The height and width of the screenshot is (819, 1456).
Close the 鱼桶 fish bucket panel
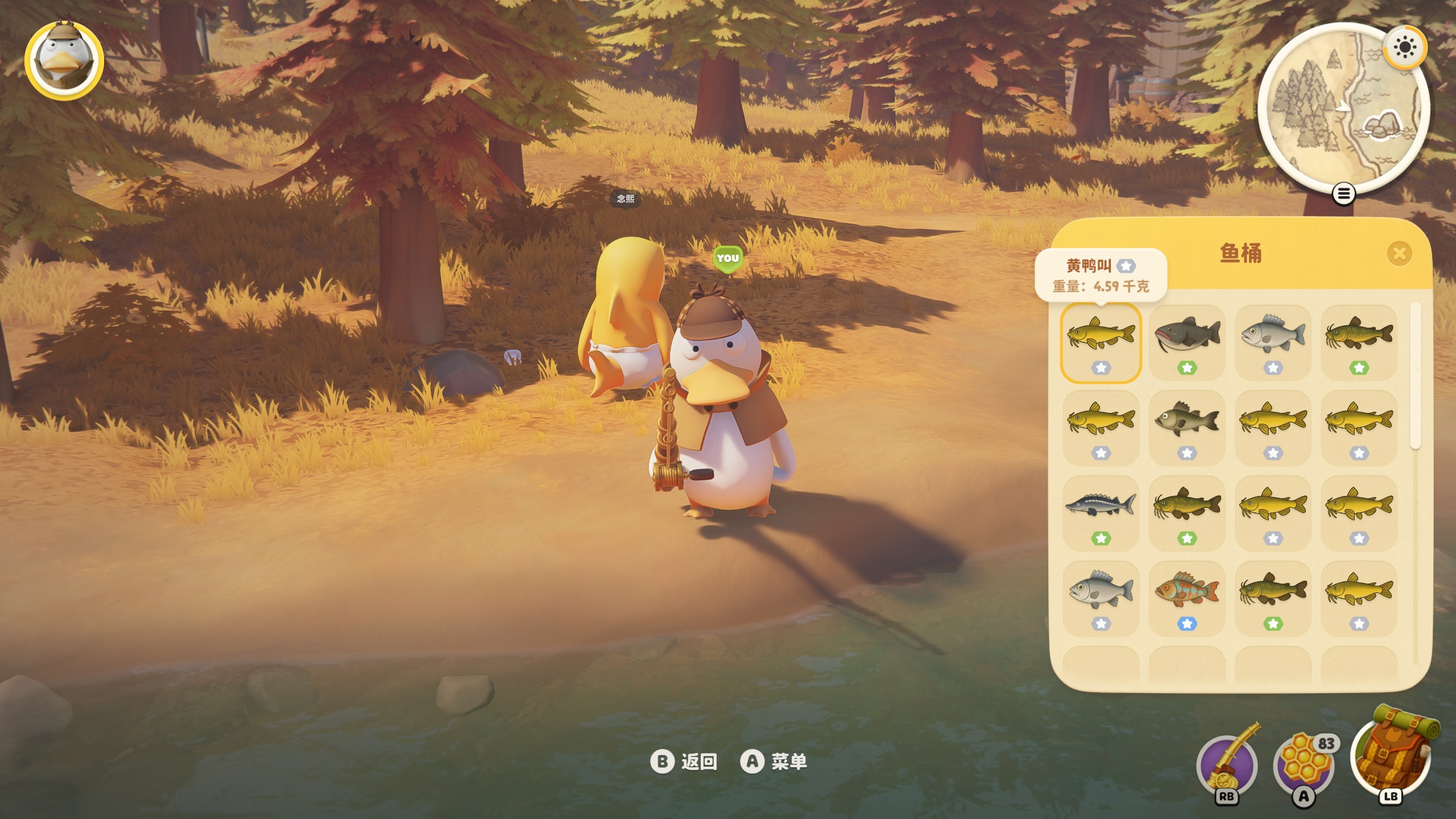click(1399, 254)
